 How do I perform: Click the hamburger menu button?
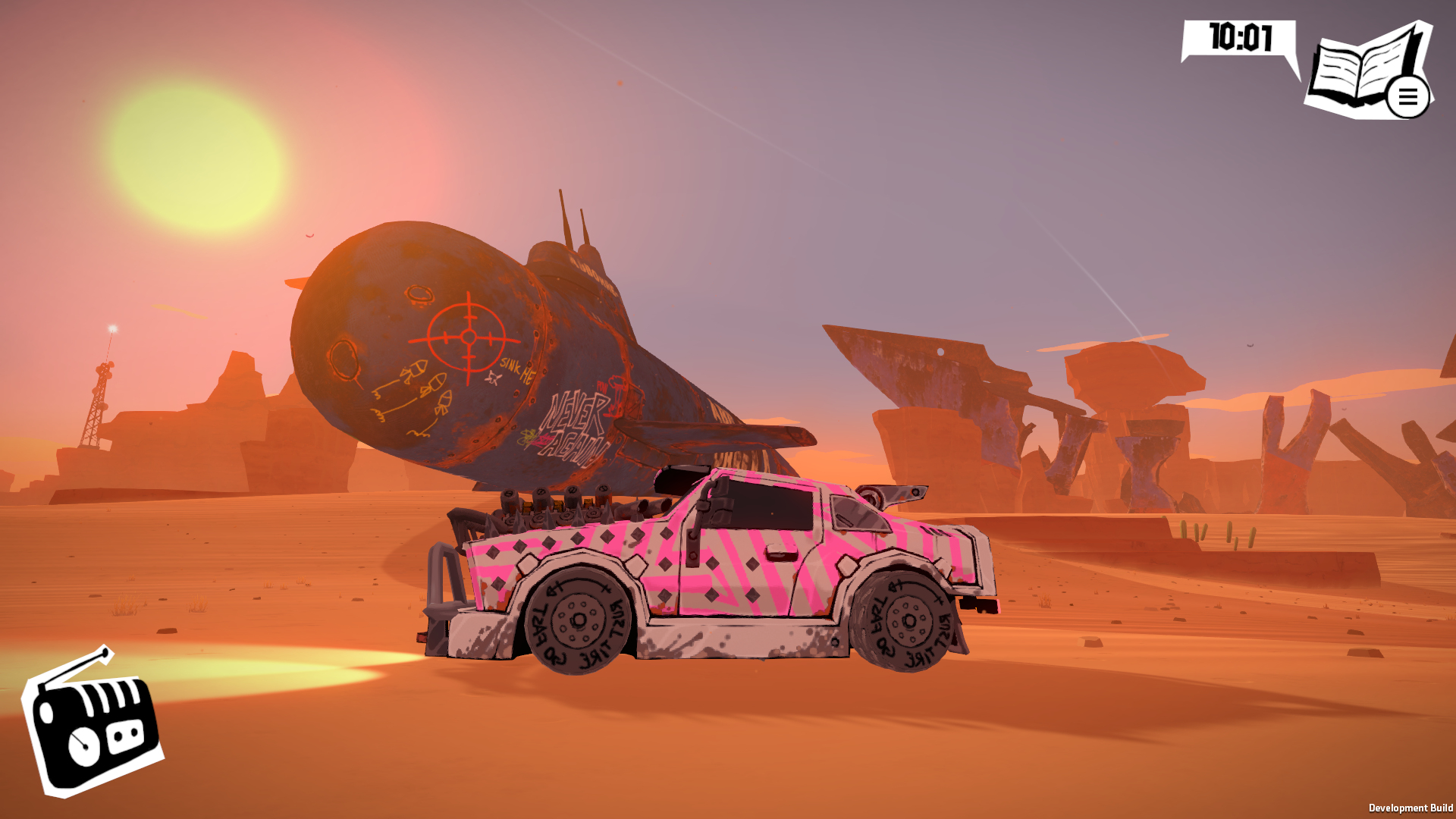[1407, 98]
